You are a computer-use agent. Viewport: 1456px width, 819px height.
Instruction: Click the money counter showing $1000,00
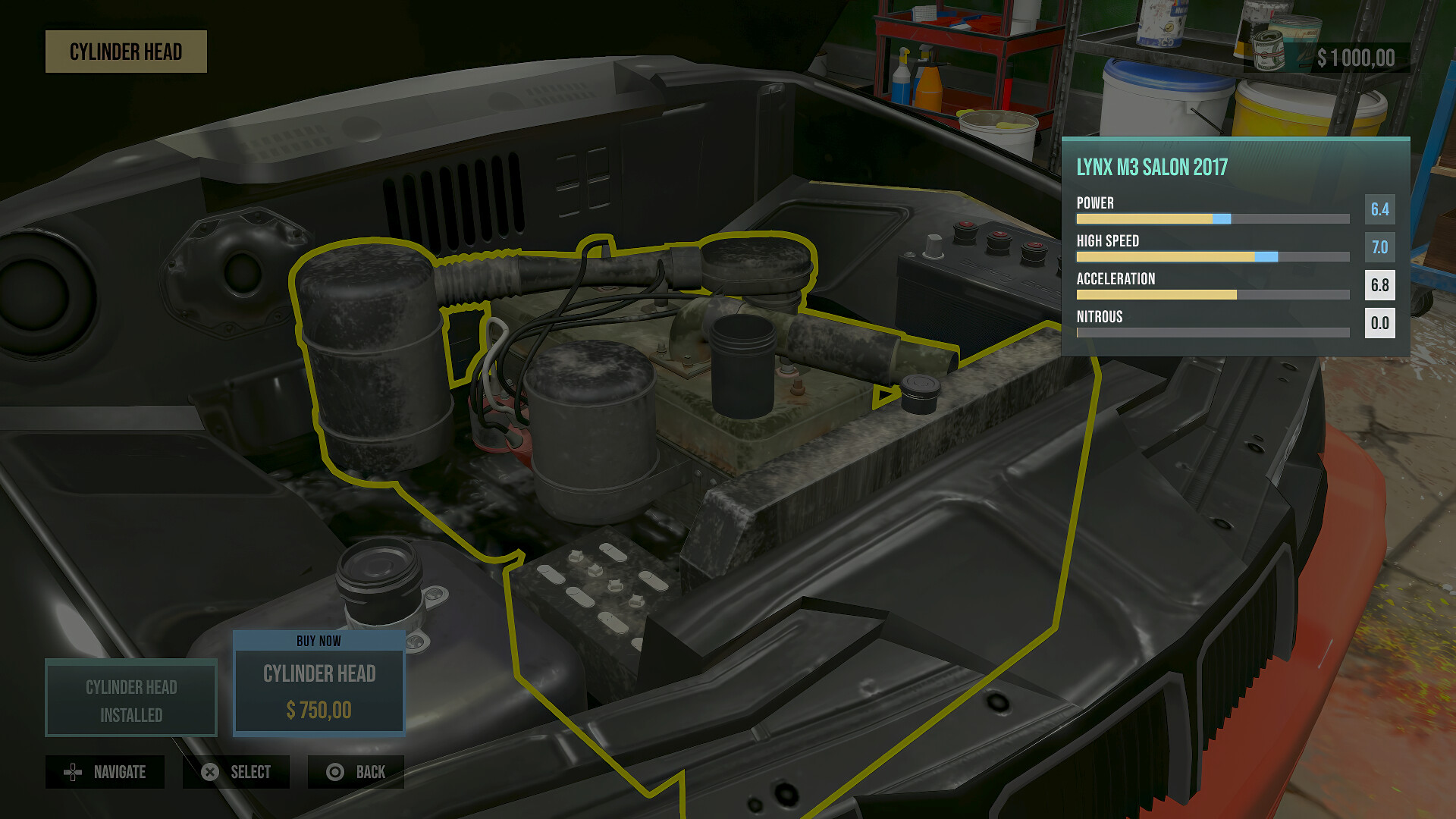point(1357,55)
